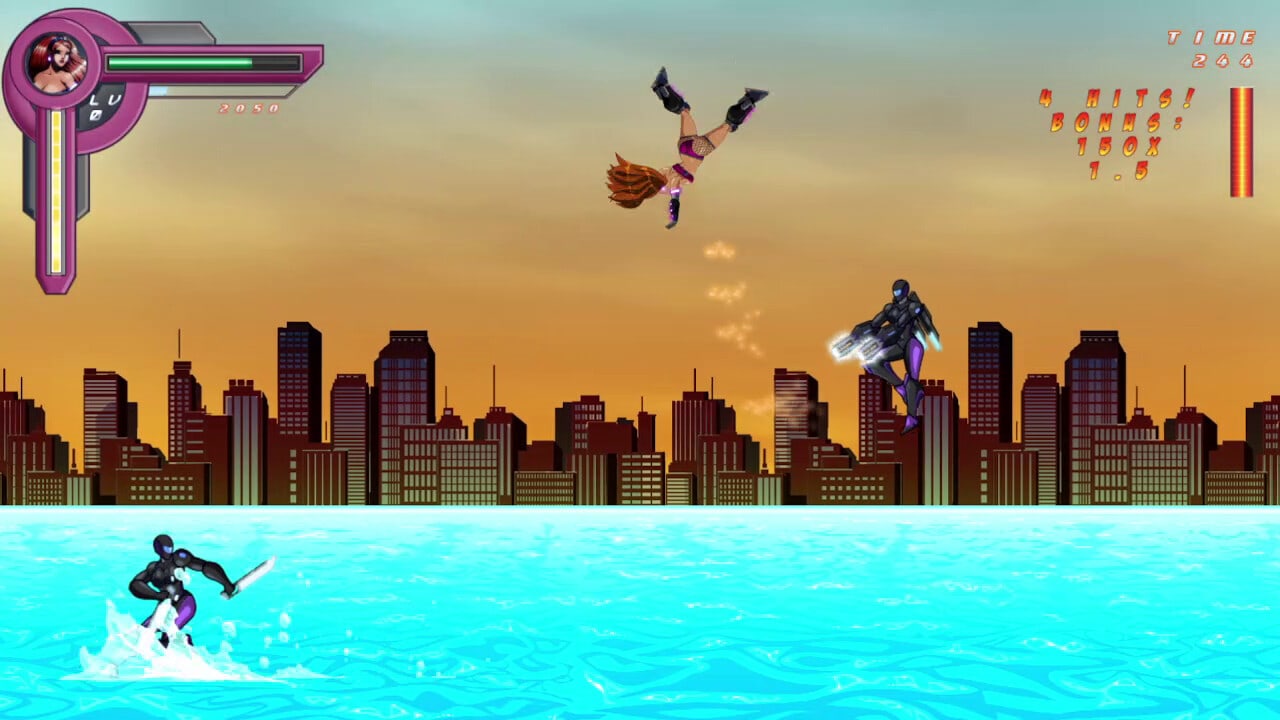Click the red-haired heroine portrait
The image size is (1280, 720).
tap(56, 63)
